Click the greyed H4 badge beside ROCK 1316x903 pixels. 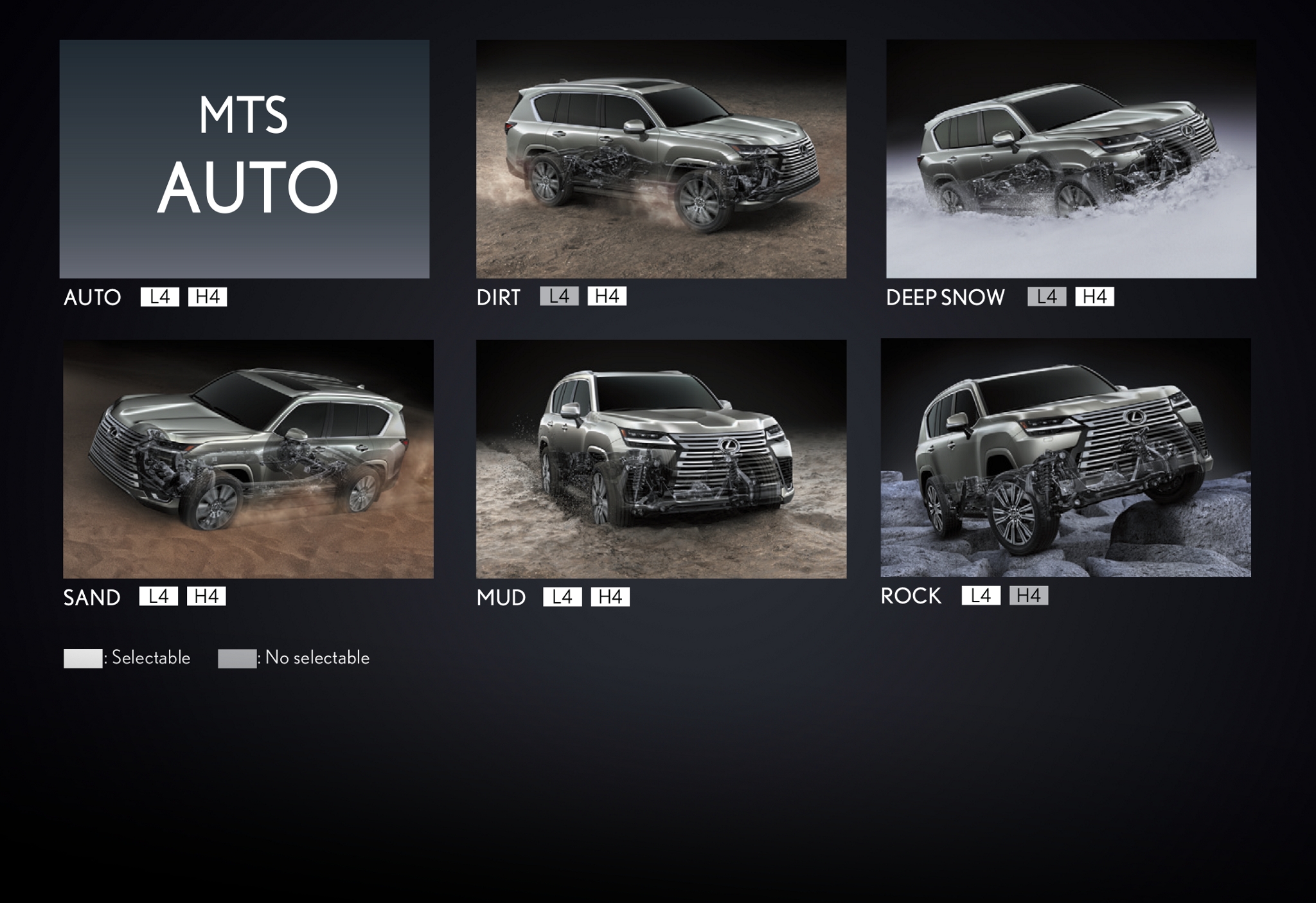click(1028, 596)
